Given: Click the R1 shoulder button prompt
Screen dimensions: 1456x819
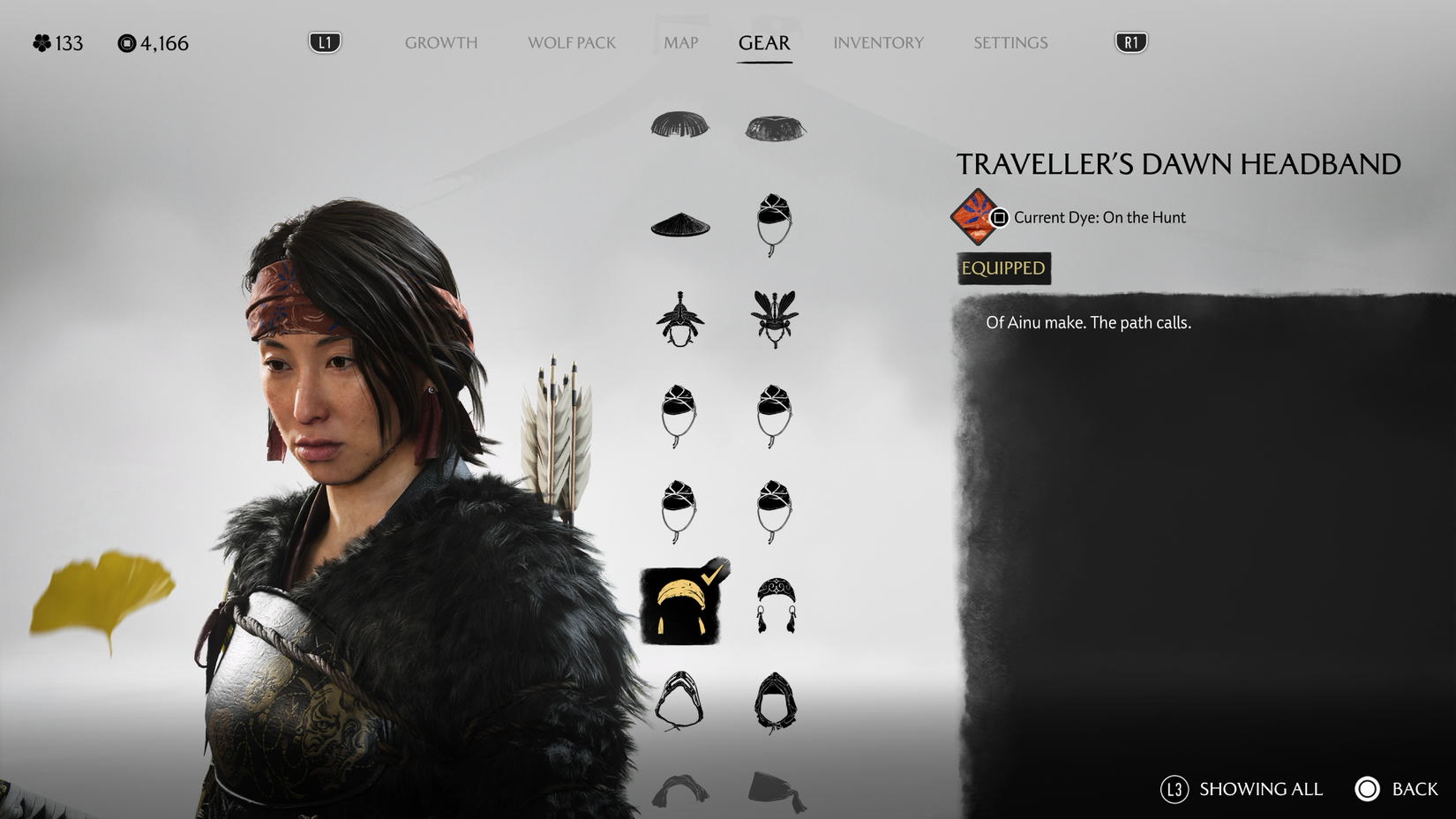Looking at the screenshot, I should click(x=1132, y=40).
